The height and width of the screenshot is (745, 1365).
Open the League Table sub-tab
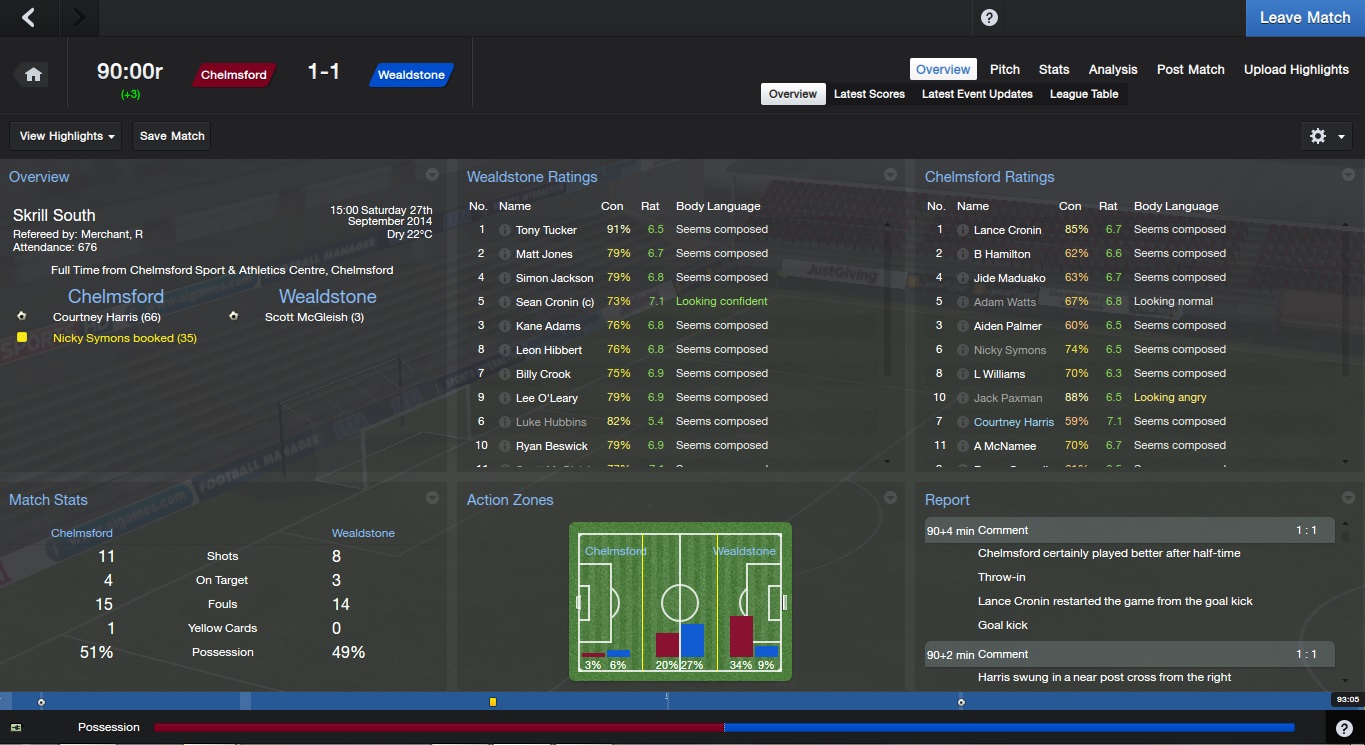click(1083, 94)
